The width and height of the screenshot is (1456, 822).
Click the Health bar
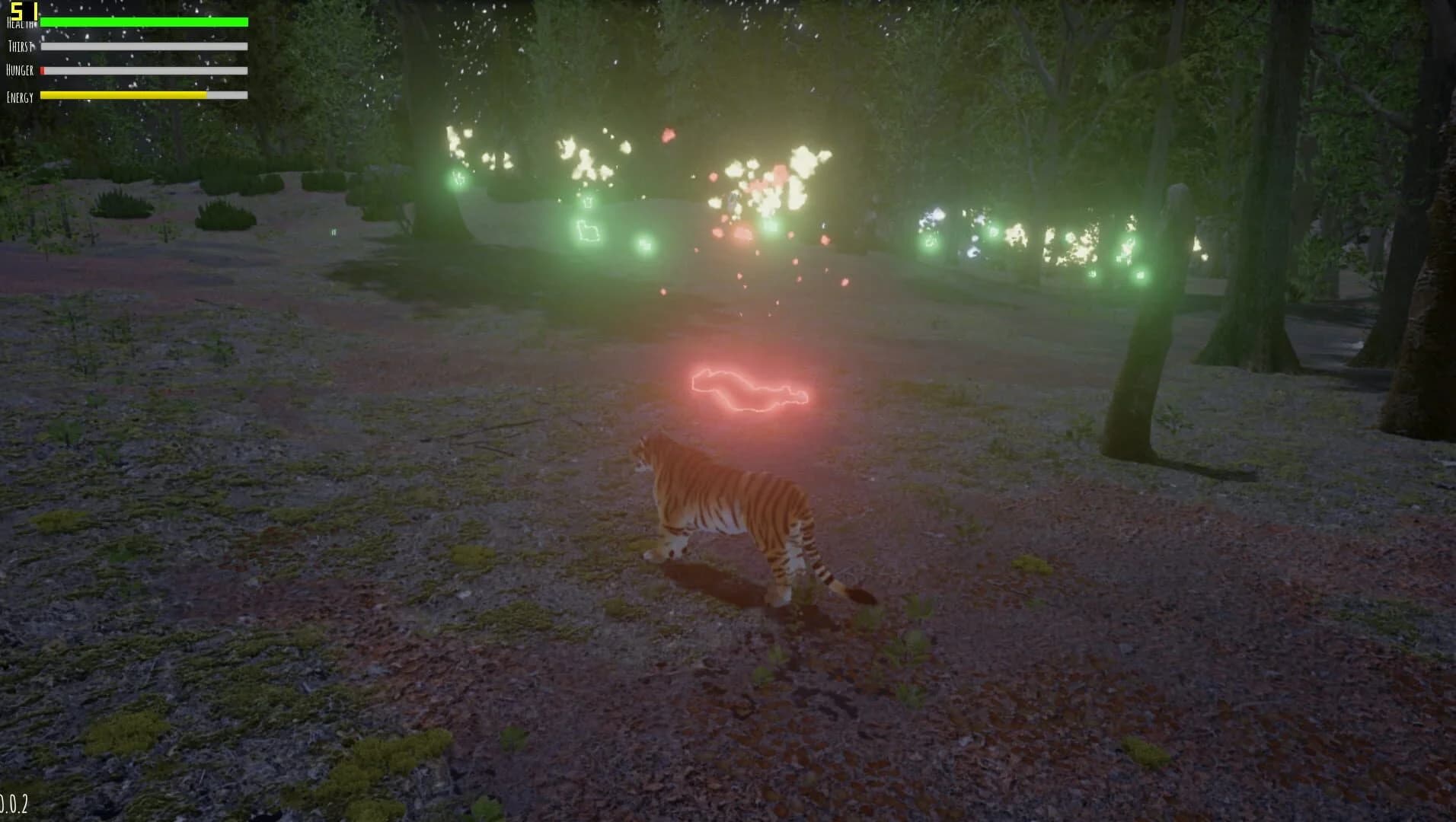(145, 22)
